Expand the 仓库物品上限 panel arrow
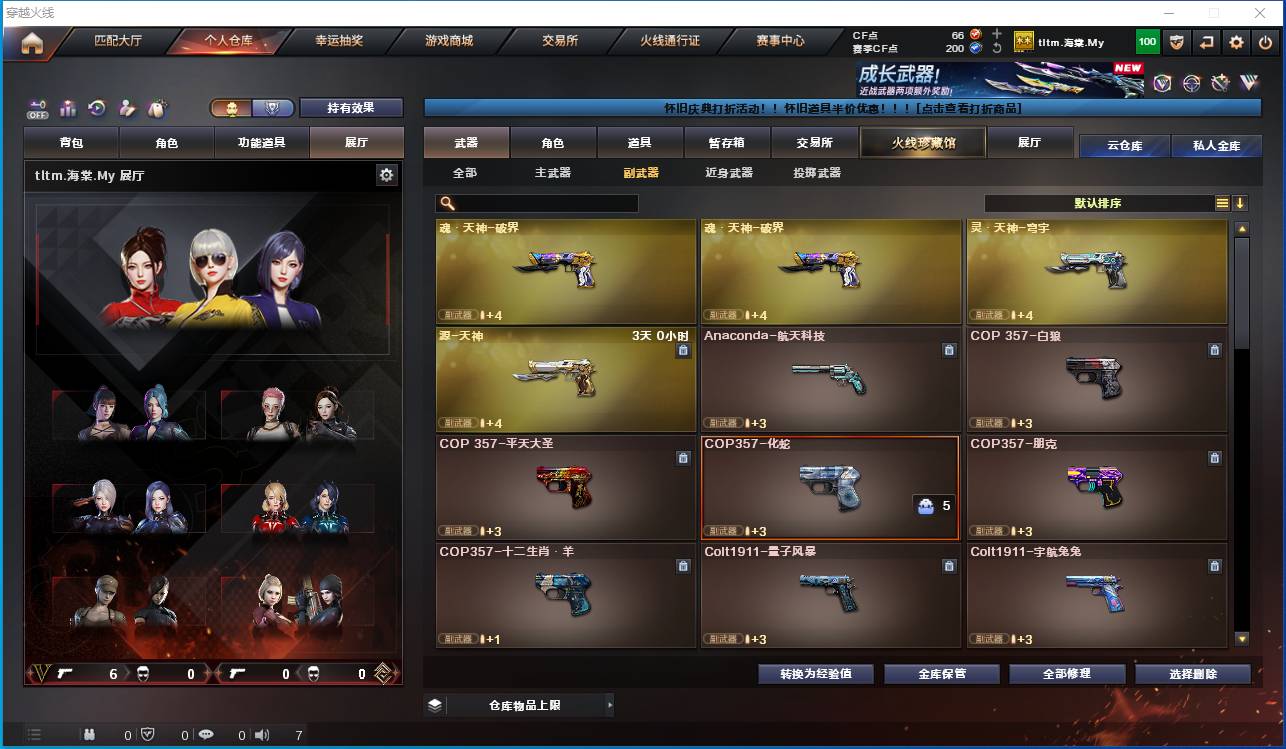The width and height of the screenshot is (1286, 749). (x=610, y=704)
